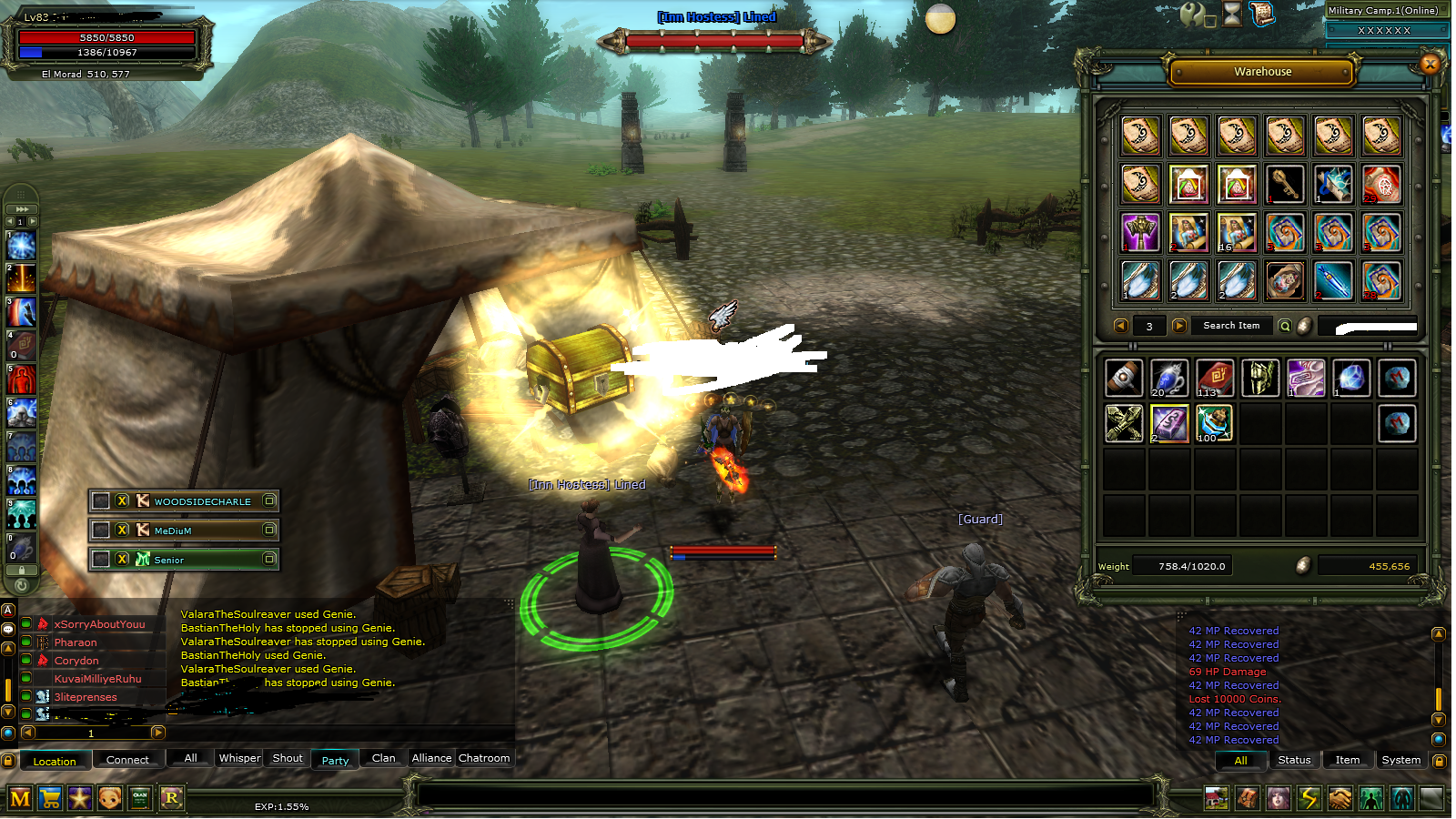Show the Connect list tab

tap(127, 760)
